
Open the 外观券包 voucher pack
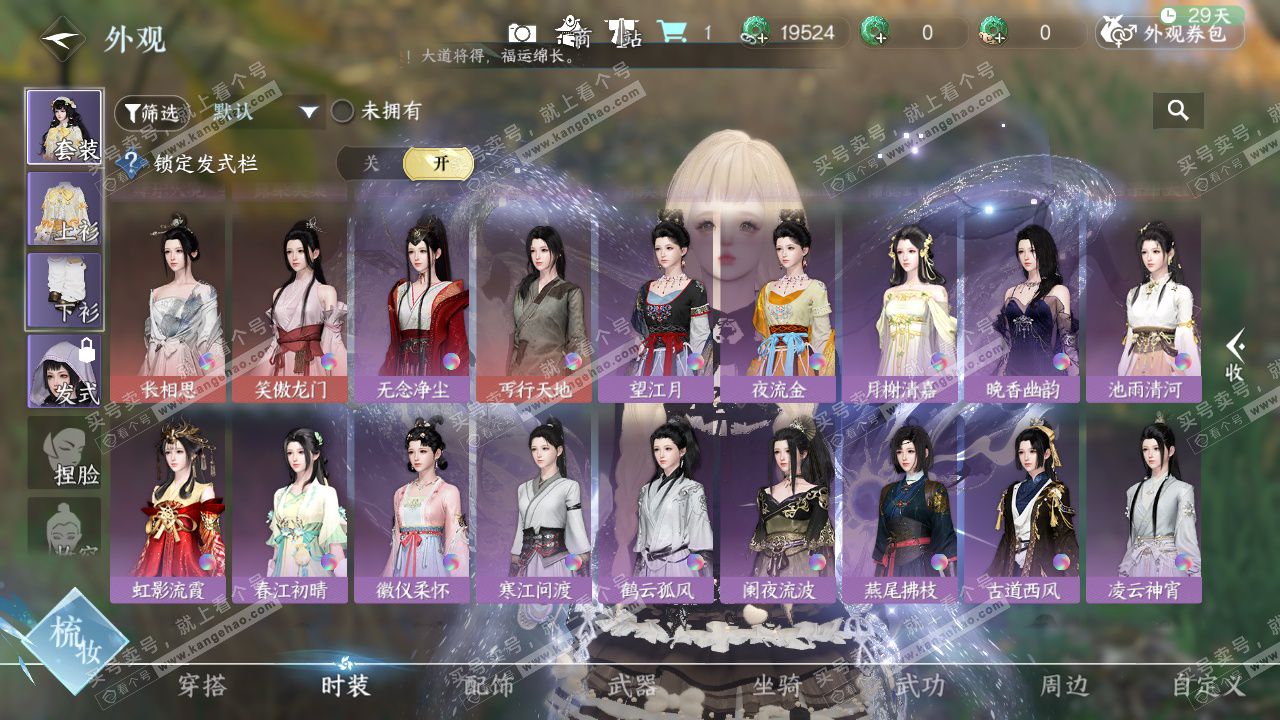(x=1170, y=33)
